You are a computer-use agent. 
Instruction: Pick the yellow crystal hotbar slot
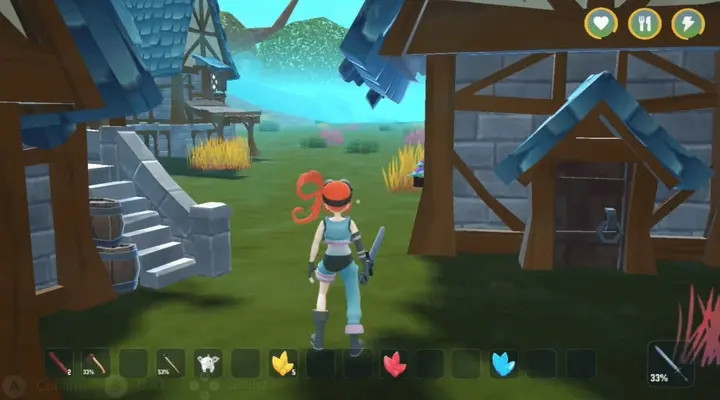(283, 364)
